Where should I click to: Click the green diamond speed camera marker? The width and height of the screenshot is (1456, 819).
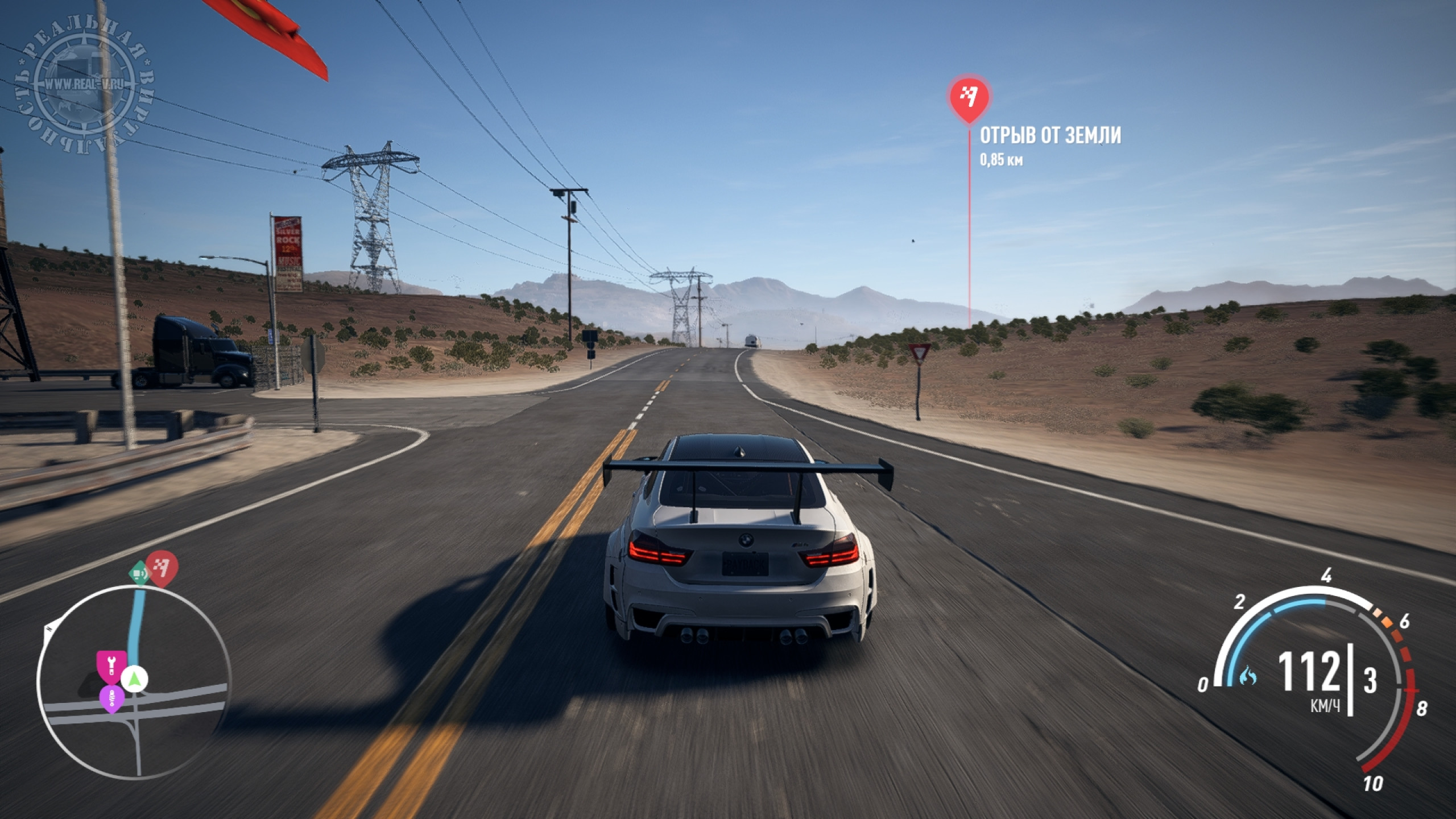(x=138, y=573)
